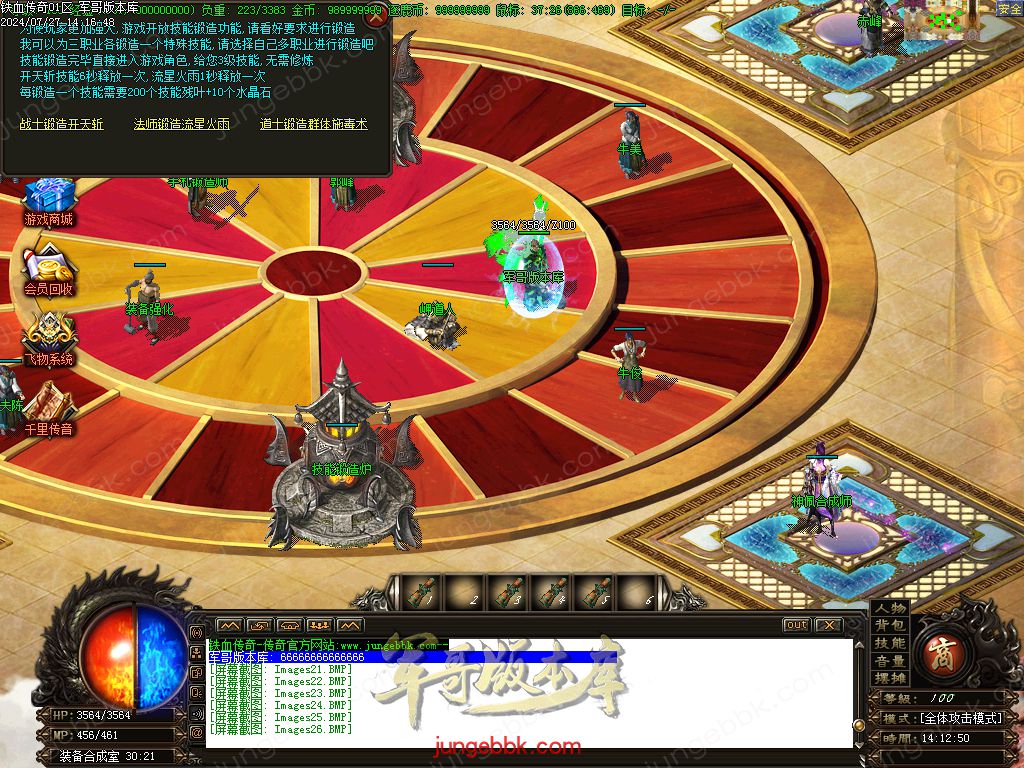Choose 战士锻造开天斩 dialogue option
Image resolution: width=1024 pixels, height=768 pixels.
coord(61,124)
